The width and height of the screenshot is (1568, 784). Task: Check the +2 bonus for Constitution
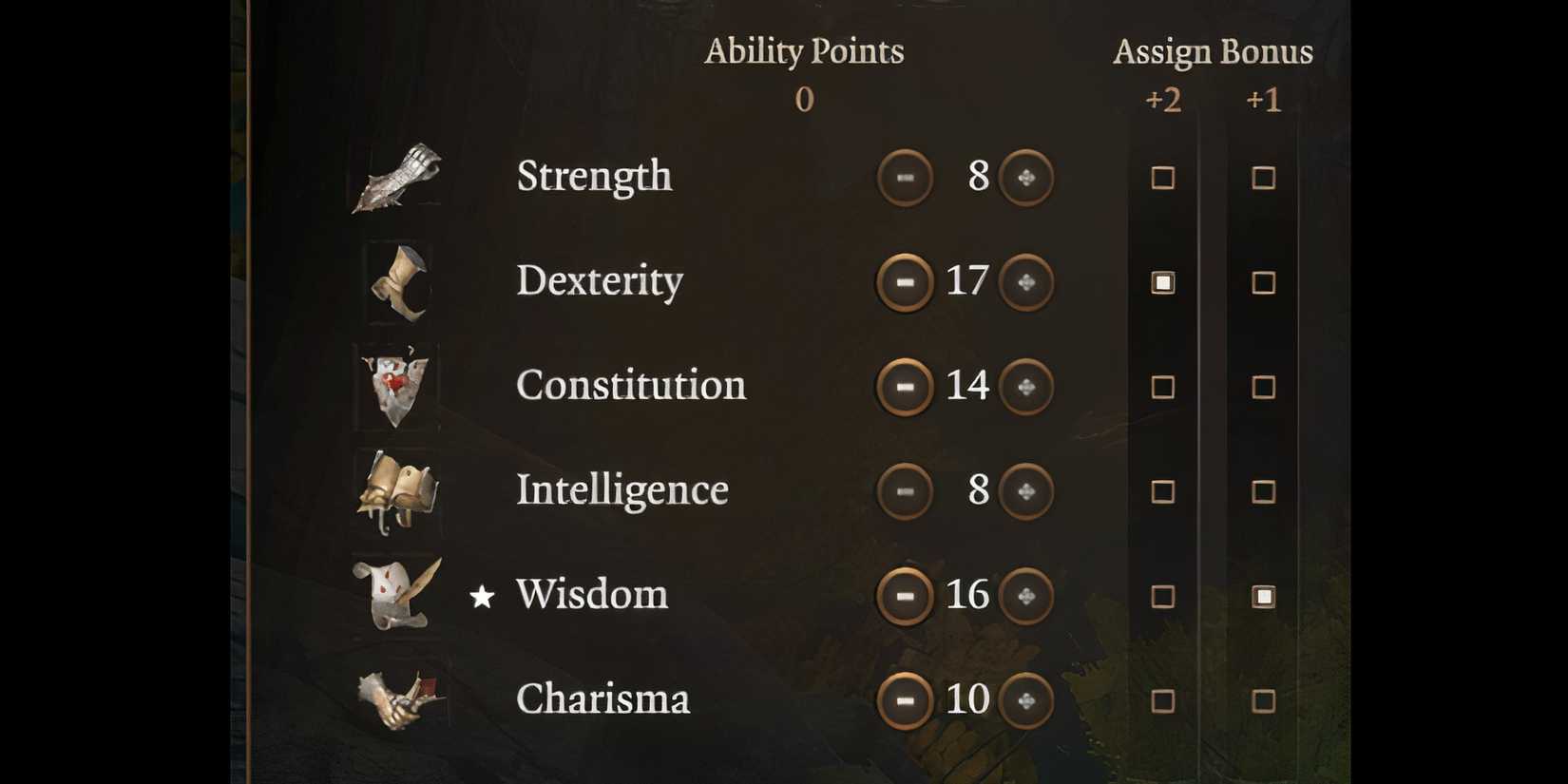(x=1163, y=387)
